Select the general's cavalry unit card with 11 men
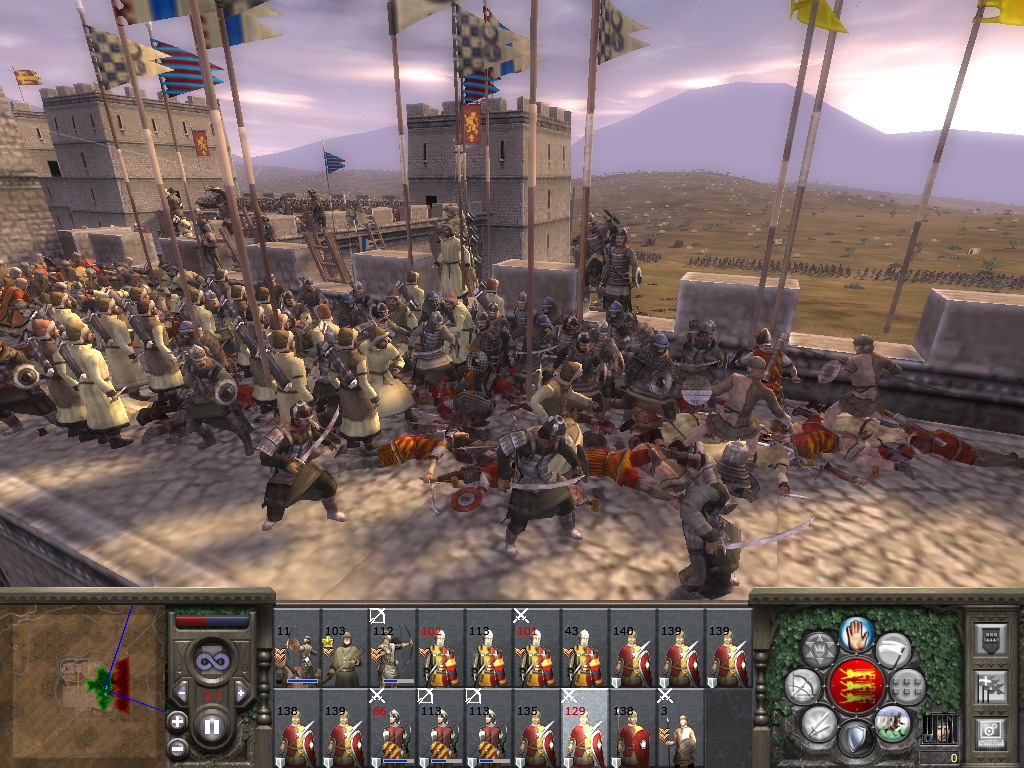1024x768 pixels. coord(296,648)
